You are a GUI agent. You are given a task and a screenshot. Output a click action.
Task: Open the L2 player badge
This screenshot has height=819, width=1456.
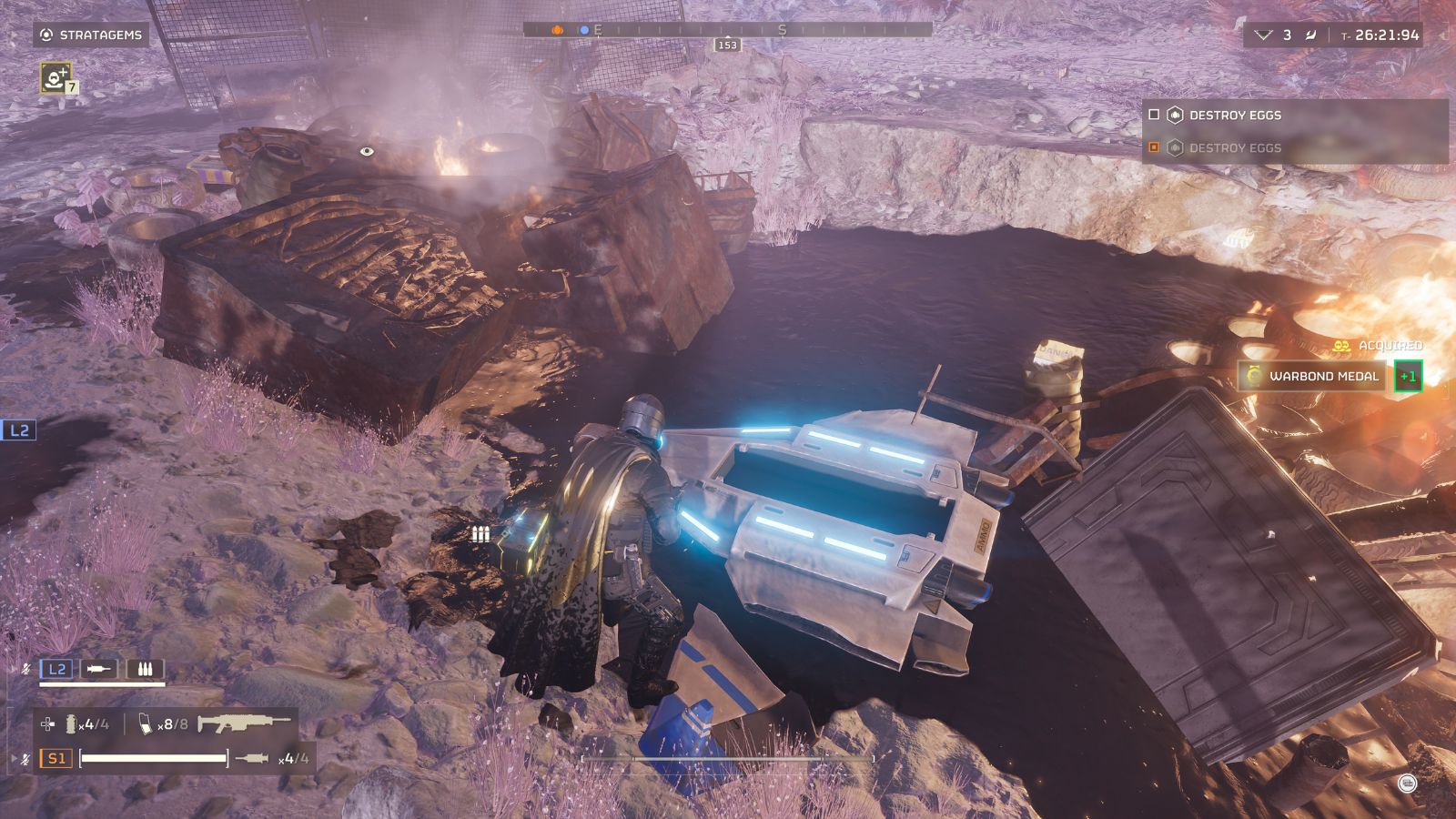click(x=56, y=669)
